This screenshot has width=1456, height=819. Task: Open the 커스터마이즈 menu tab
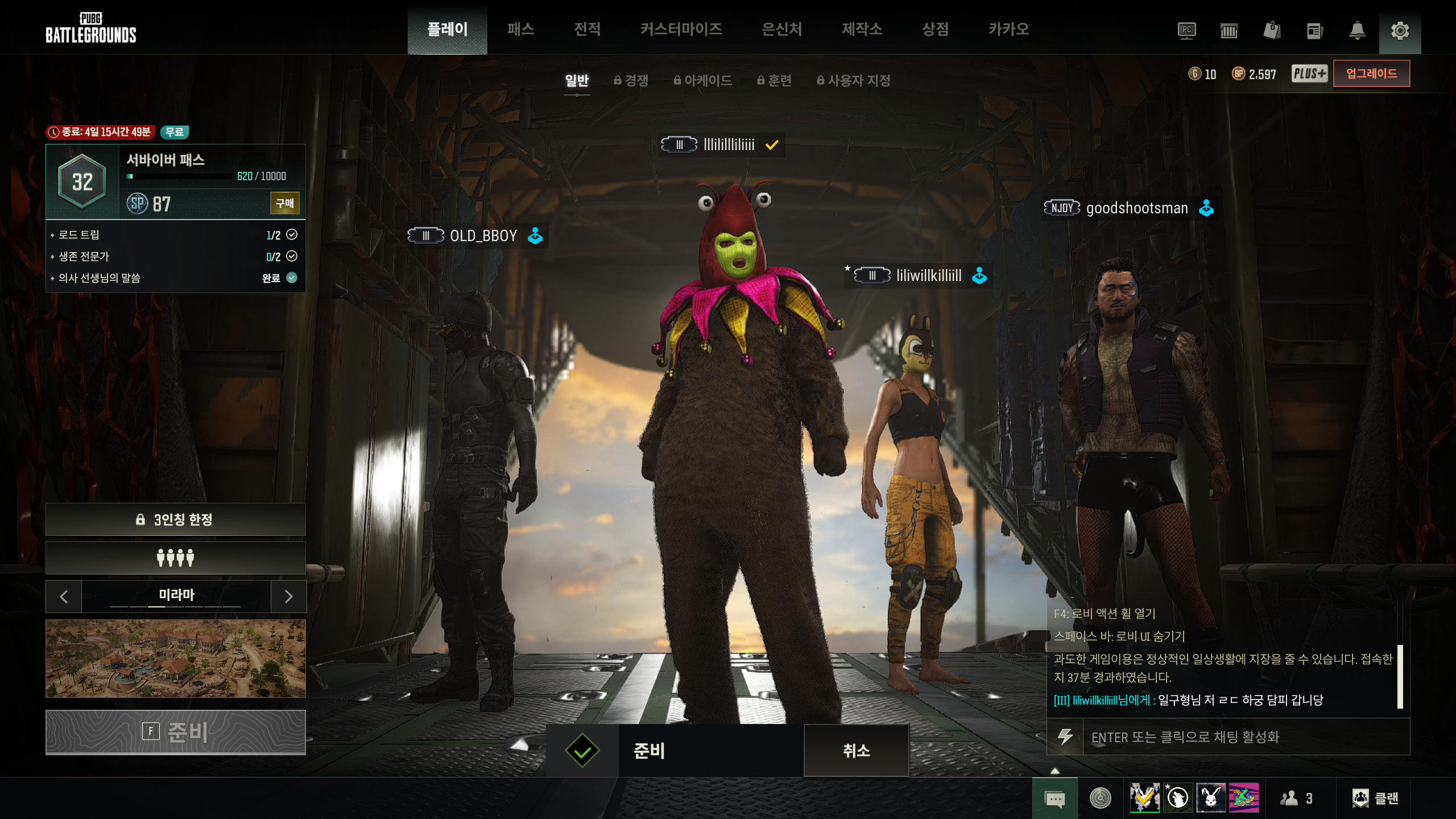(x=681, y=29)
